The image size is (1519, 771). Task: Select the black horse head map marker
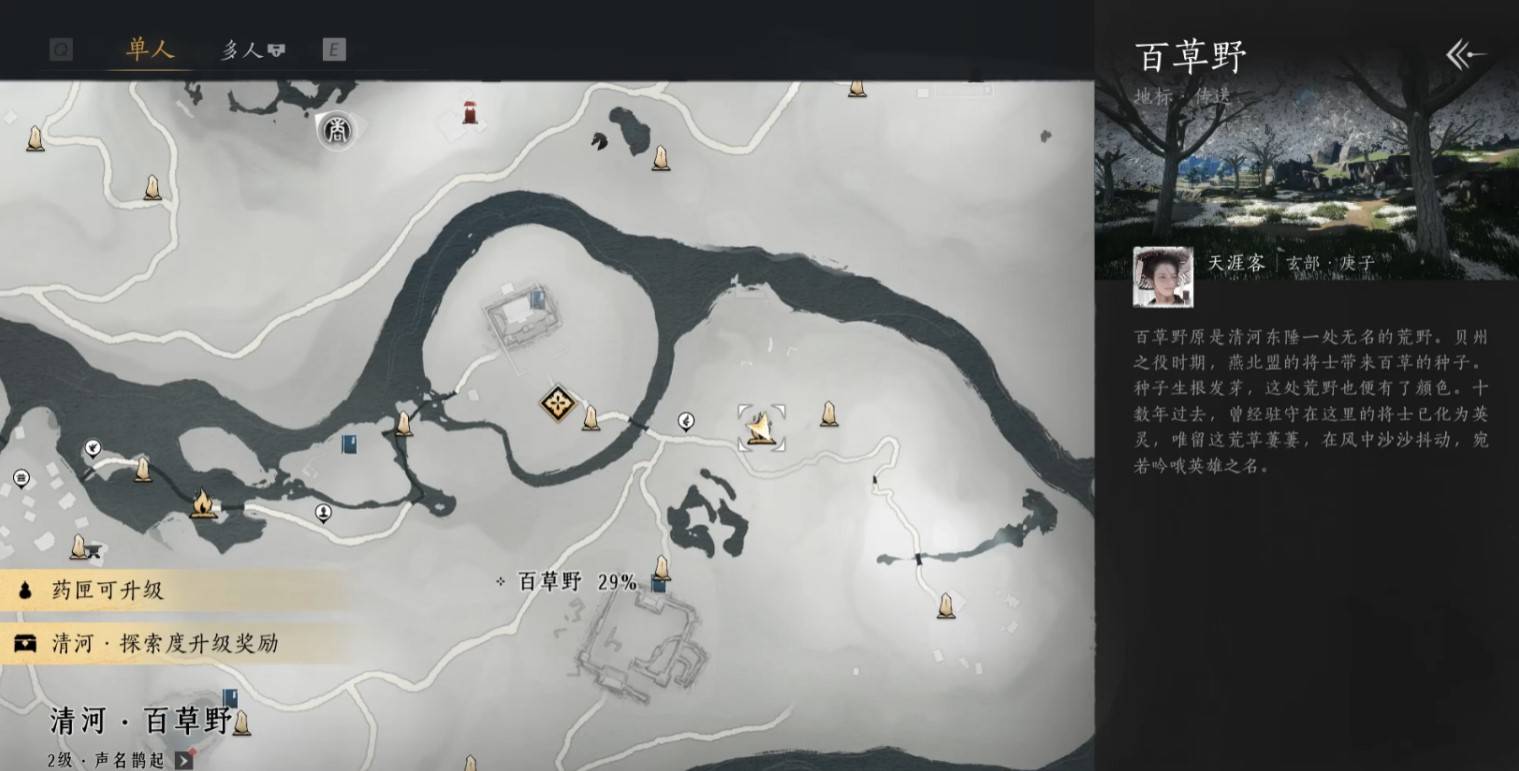coord(600,141)
